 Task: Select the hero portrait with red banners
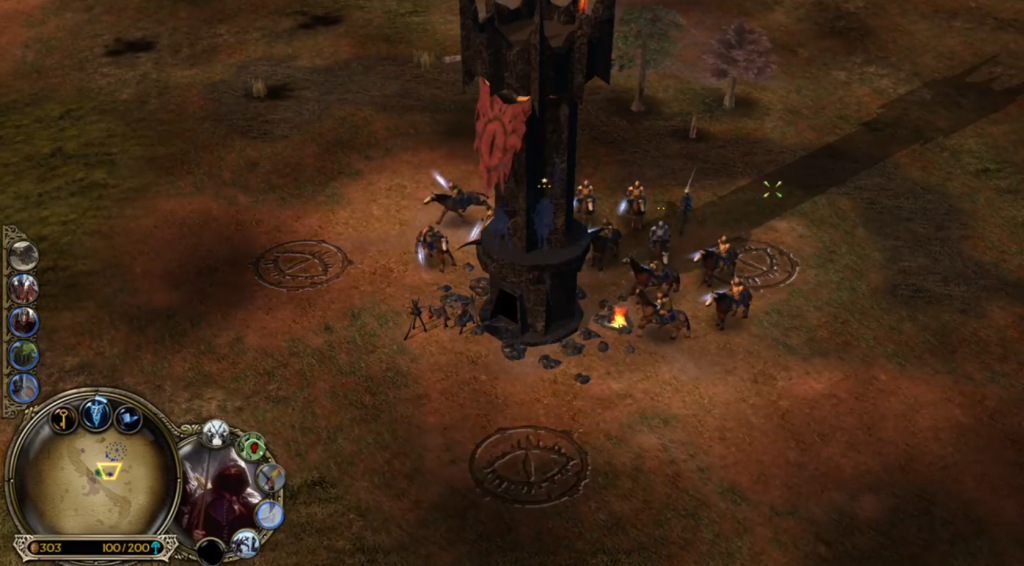(x=24, y=288)
